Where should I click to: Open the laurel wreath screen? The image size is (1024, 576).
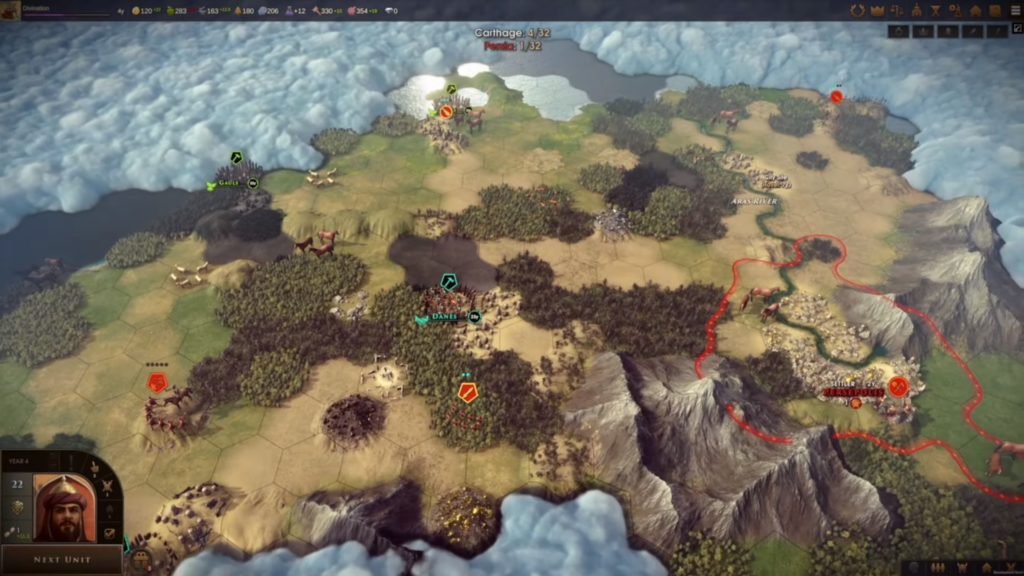pos(857,11)
